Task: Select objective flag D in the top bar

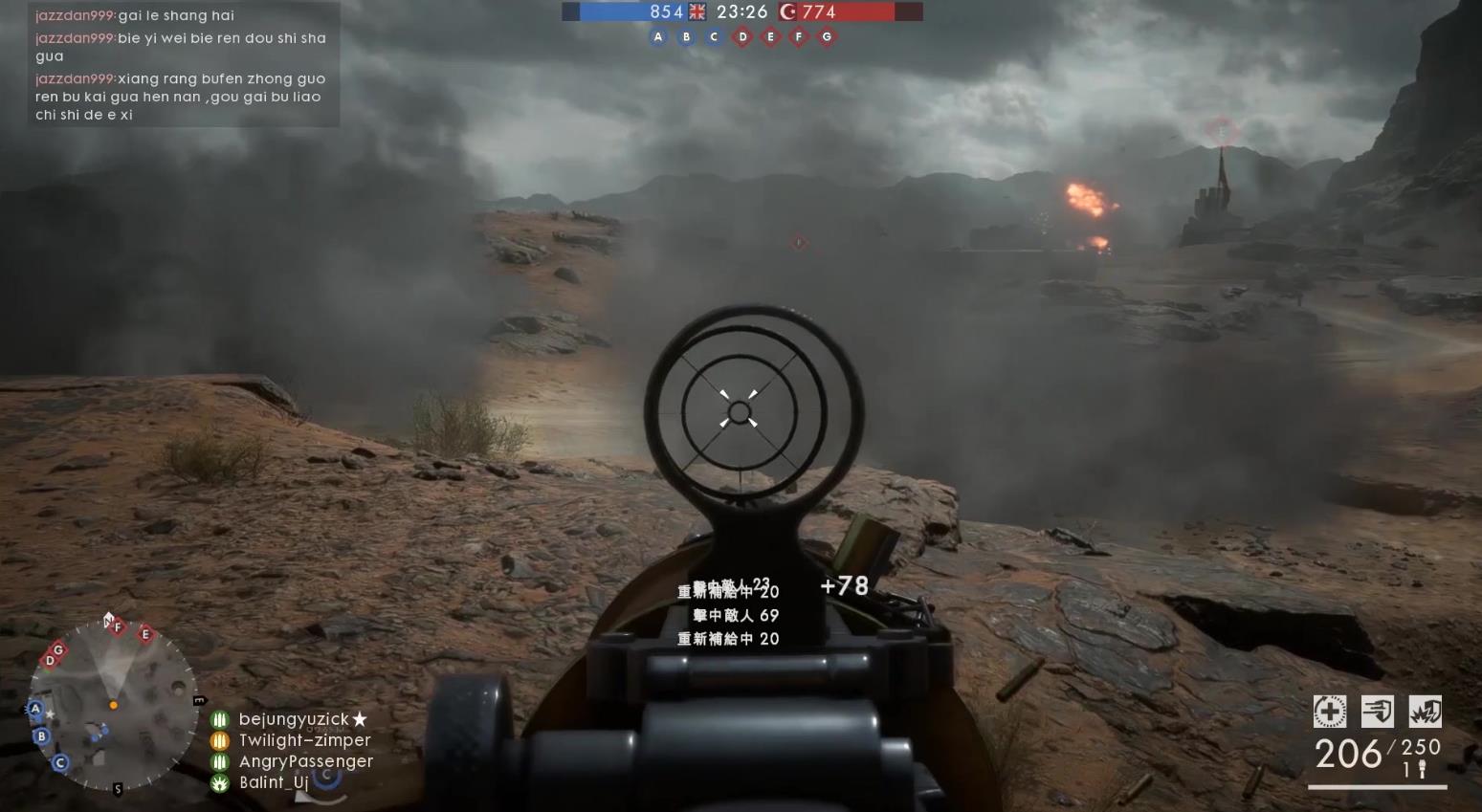Action: tap(742, 37)
